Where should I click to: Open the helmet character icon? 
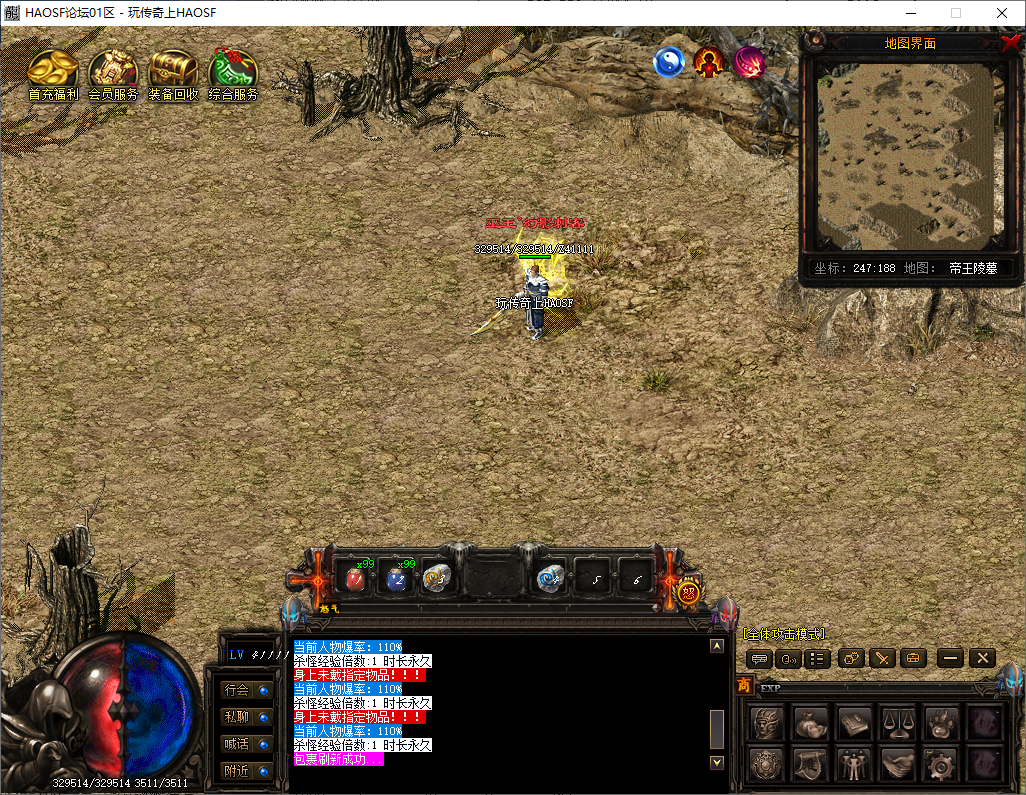(x=767, y=722)
